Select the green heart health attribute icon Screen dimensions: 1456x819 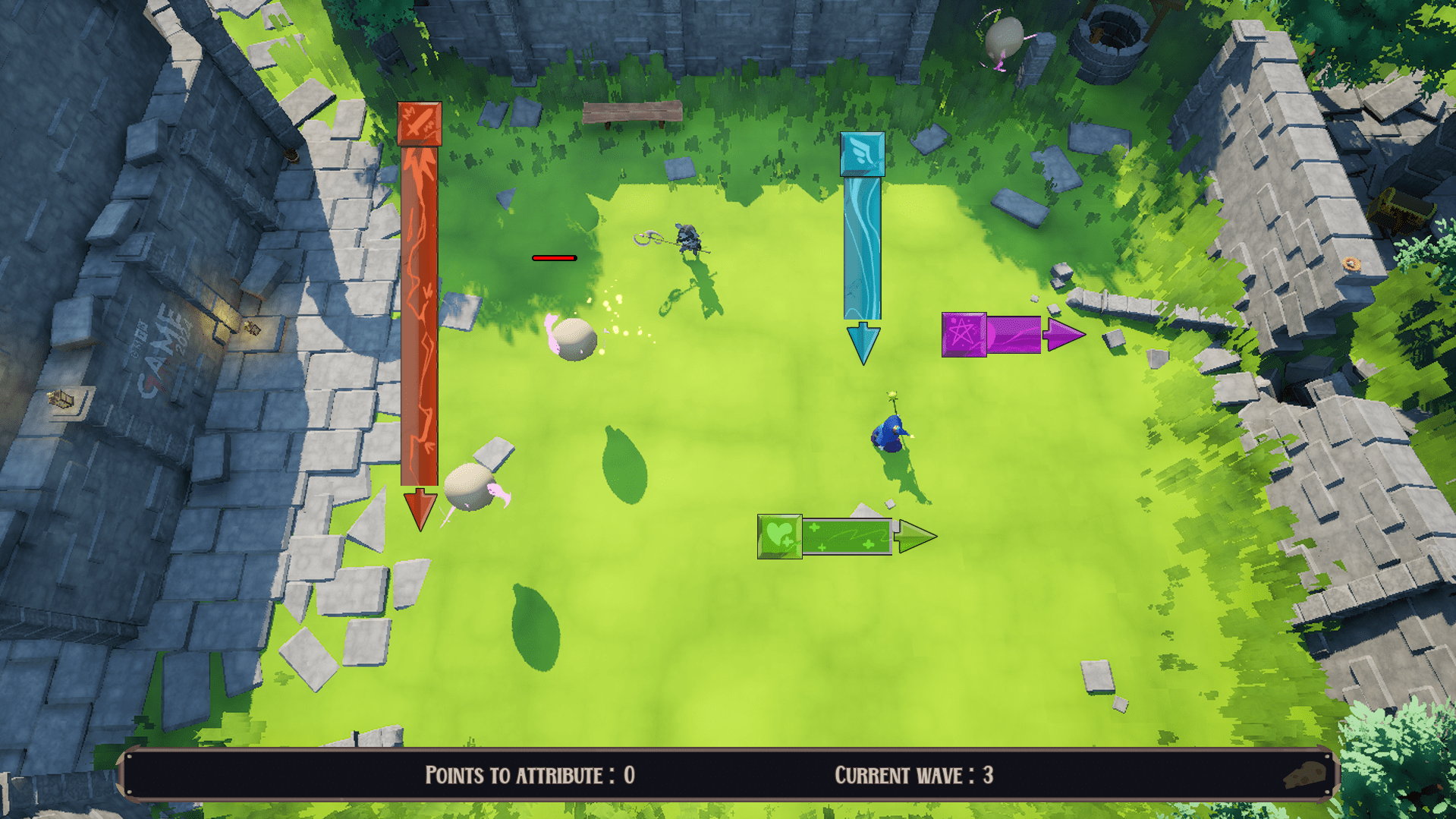click(779, 536)
